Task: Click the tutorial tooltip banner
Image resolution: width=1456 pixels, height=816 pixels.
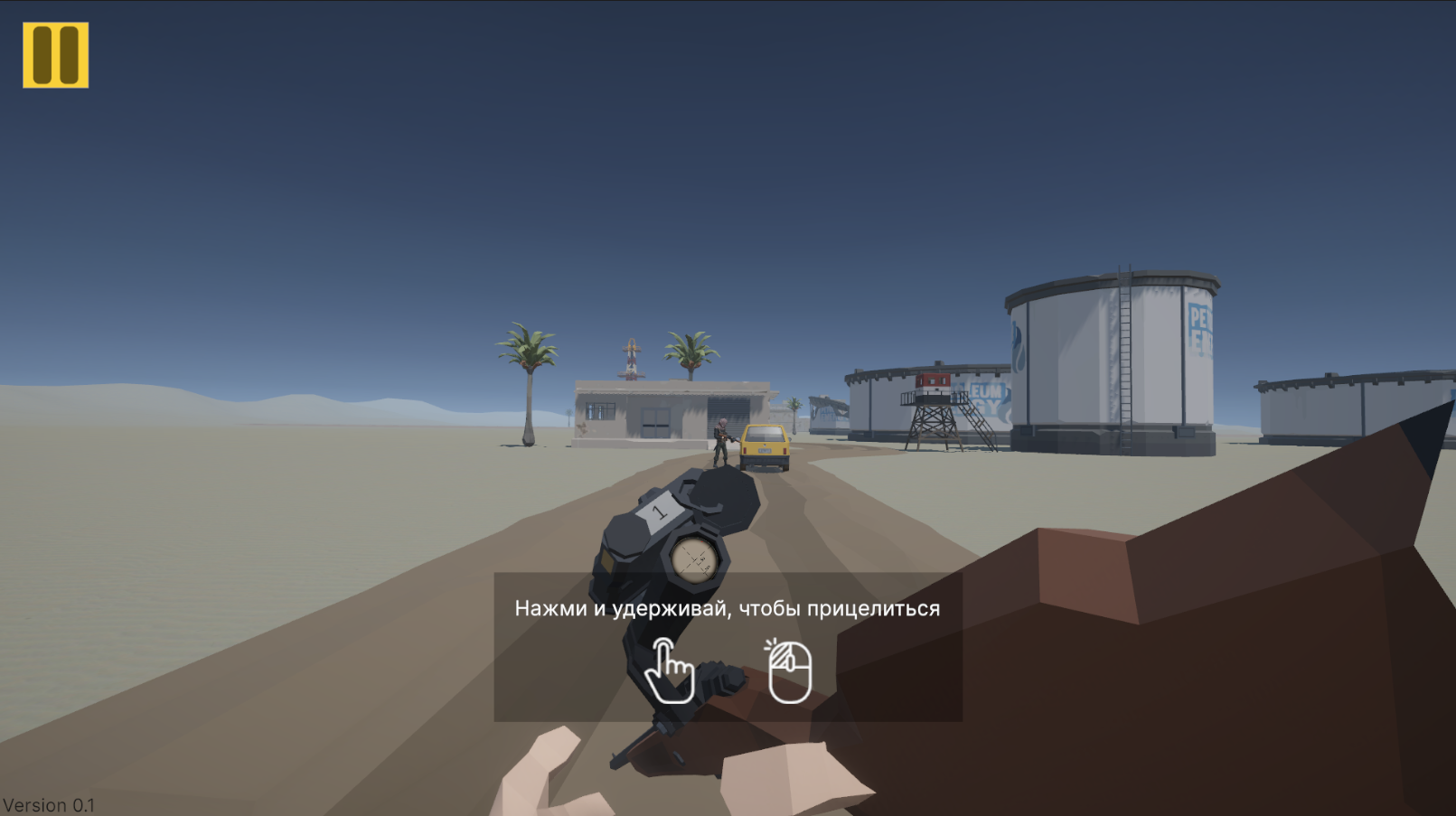Action: click(x=728, y=646)
